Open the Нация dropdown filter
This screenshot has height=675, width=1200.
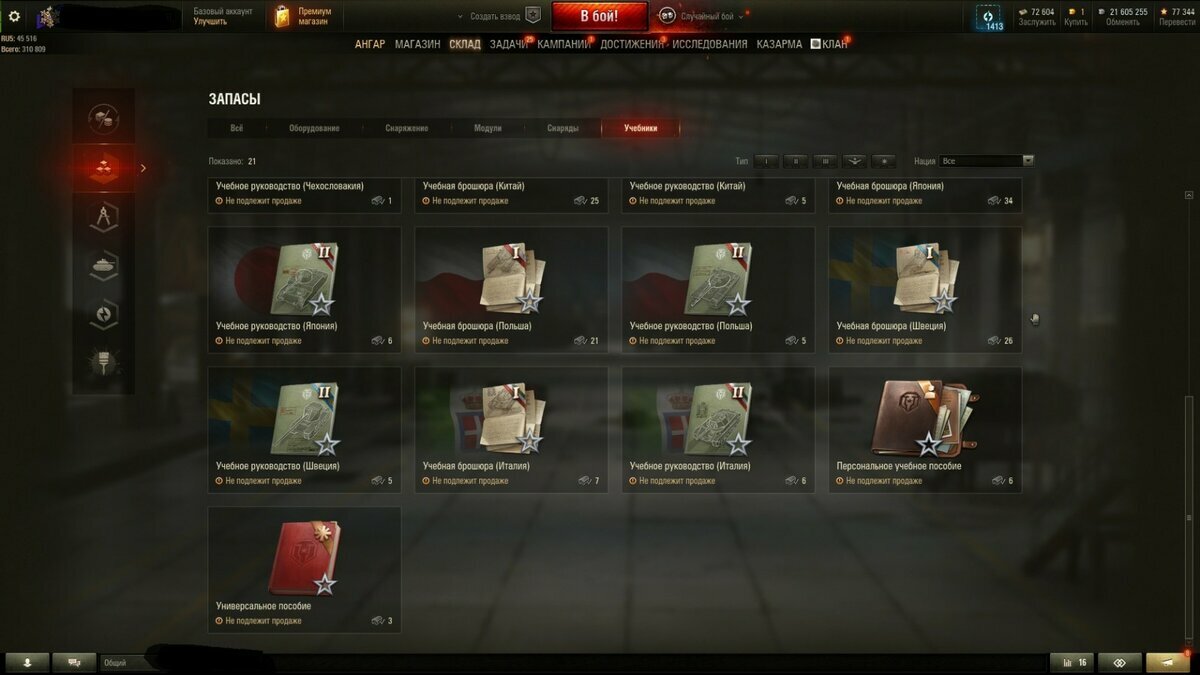pos(986,160)
